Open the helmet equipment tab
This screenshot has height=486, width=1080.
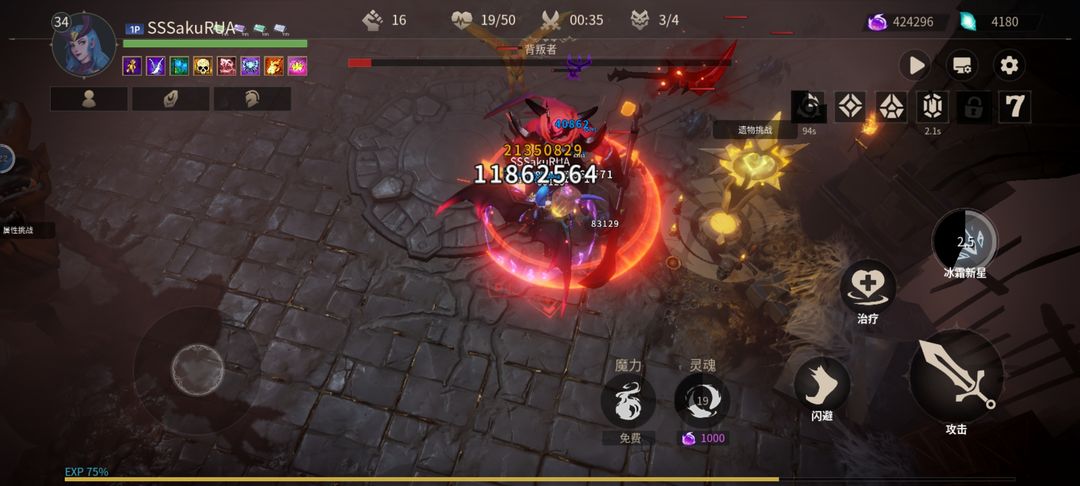[x=252, y=99]
